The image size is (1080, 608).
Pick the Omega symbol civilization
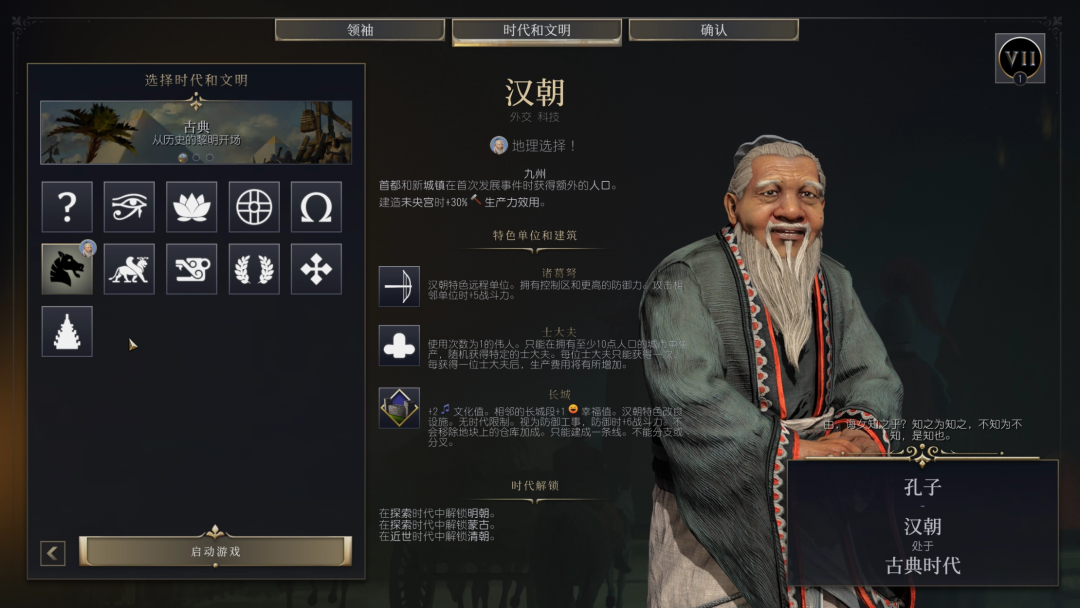(x=316, y=207)
